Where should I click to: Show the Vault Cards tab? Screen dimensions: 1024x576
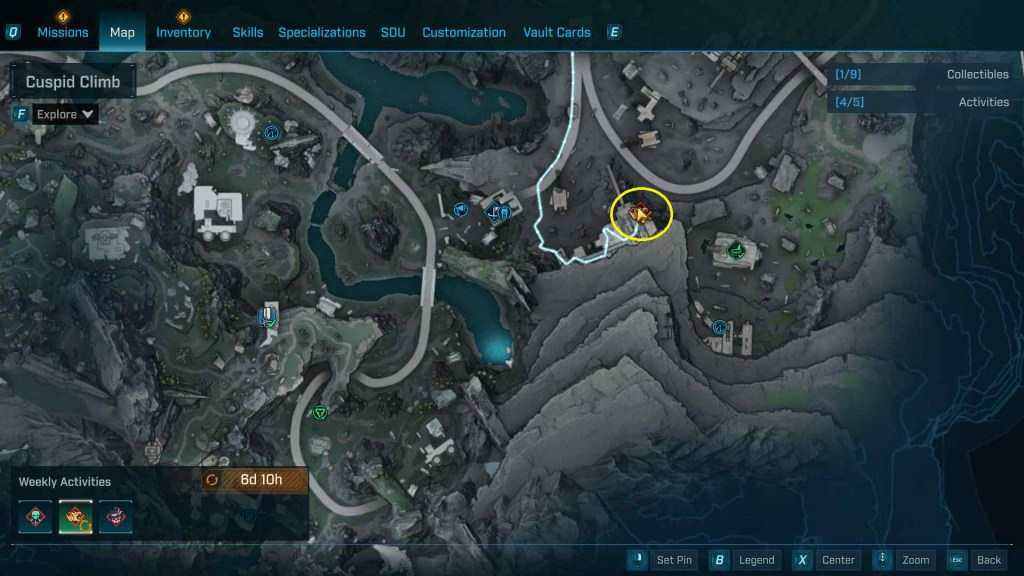pos(557,32)
